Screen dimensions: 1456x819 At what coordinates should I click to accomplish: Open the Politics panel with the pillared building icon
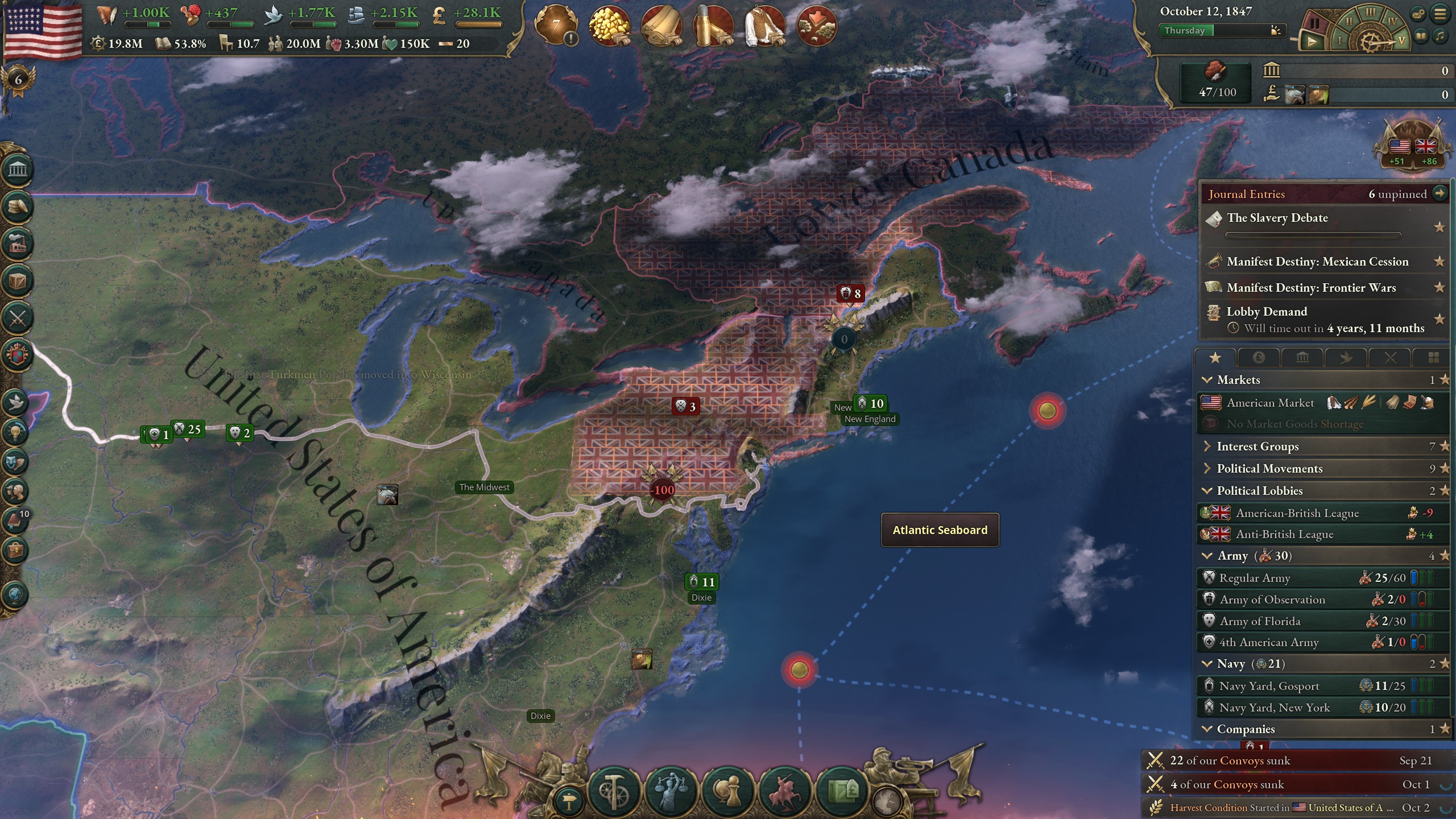[18, 169]
